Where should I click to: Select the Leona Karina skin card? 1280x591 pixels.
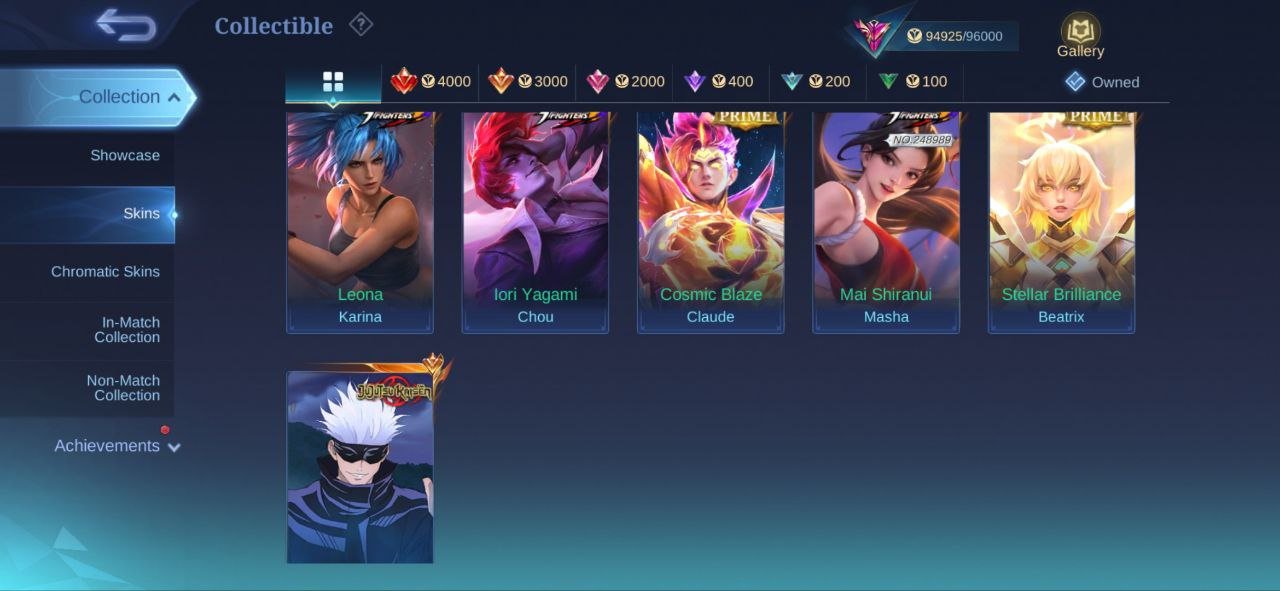[x=360, y=222]
